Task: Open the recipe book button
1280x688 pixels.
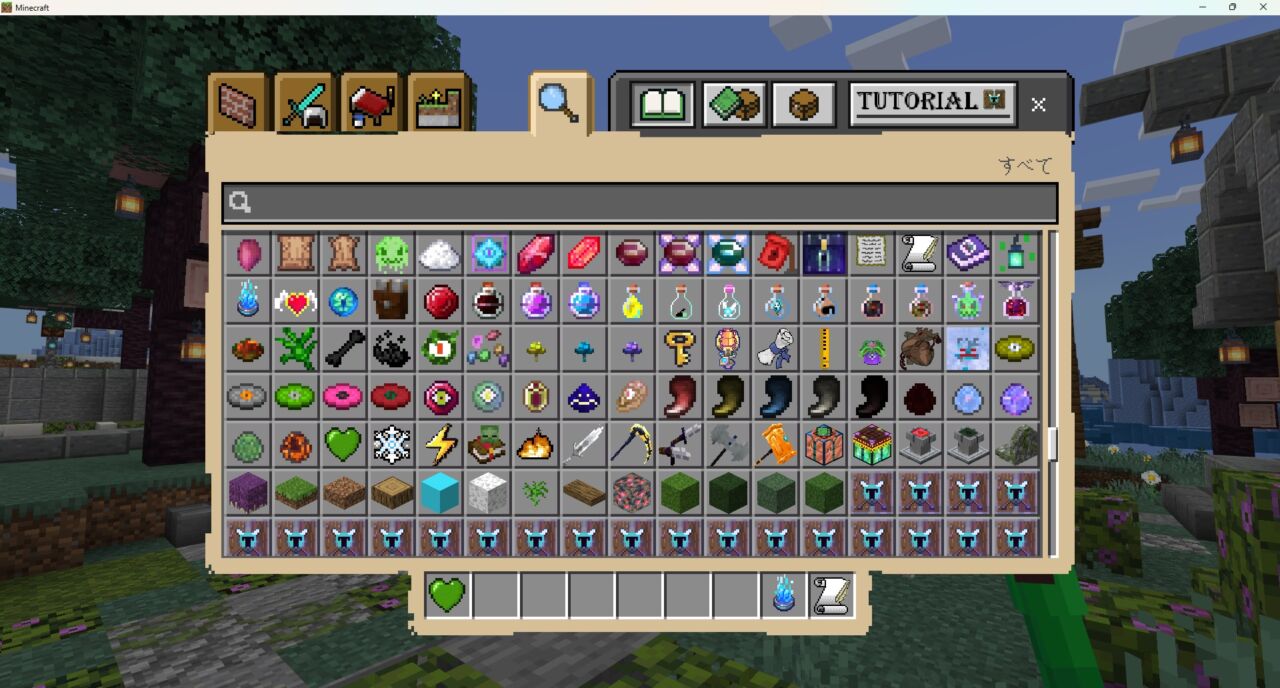Action: pos(662,104)
